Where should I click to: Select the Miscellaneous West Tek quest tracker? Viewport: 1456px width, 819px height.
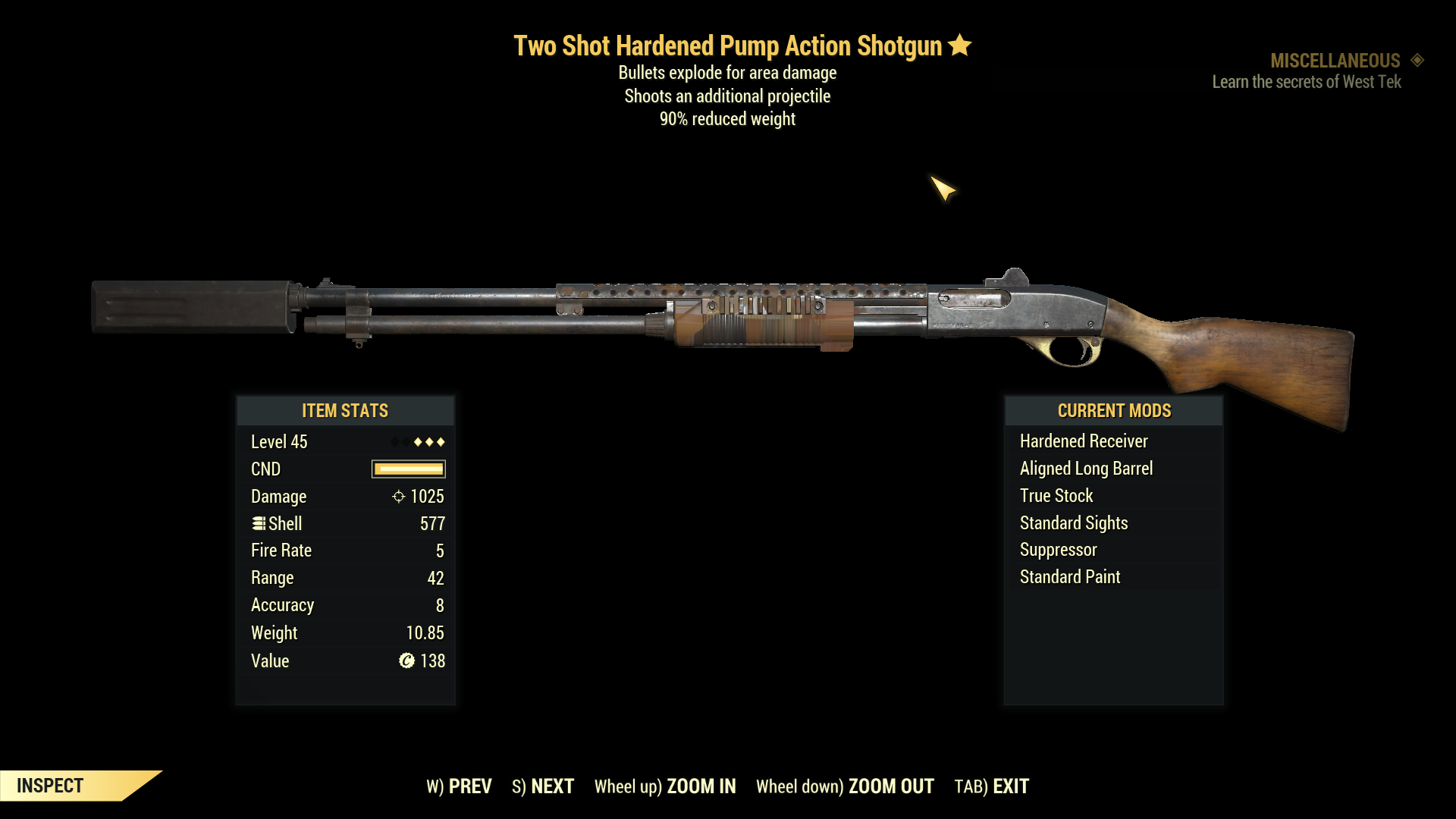click(1316, 71)
